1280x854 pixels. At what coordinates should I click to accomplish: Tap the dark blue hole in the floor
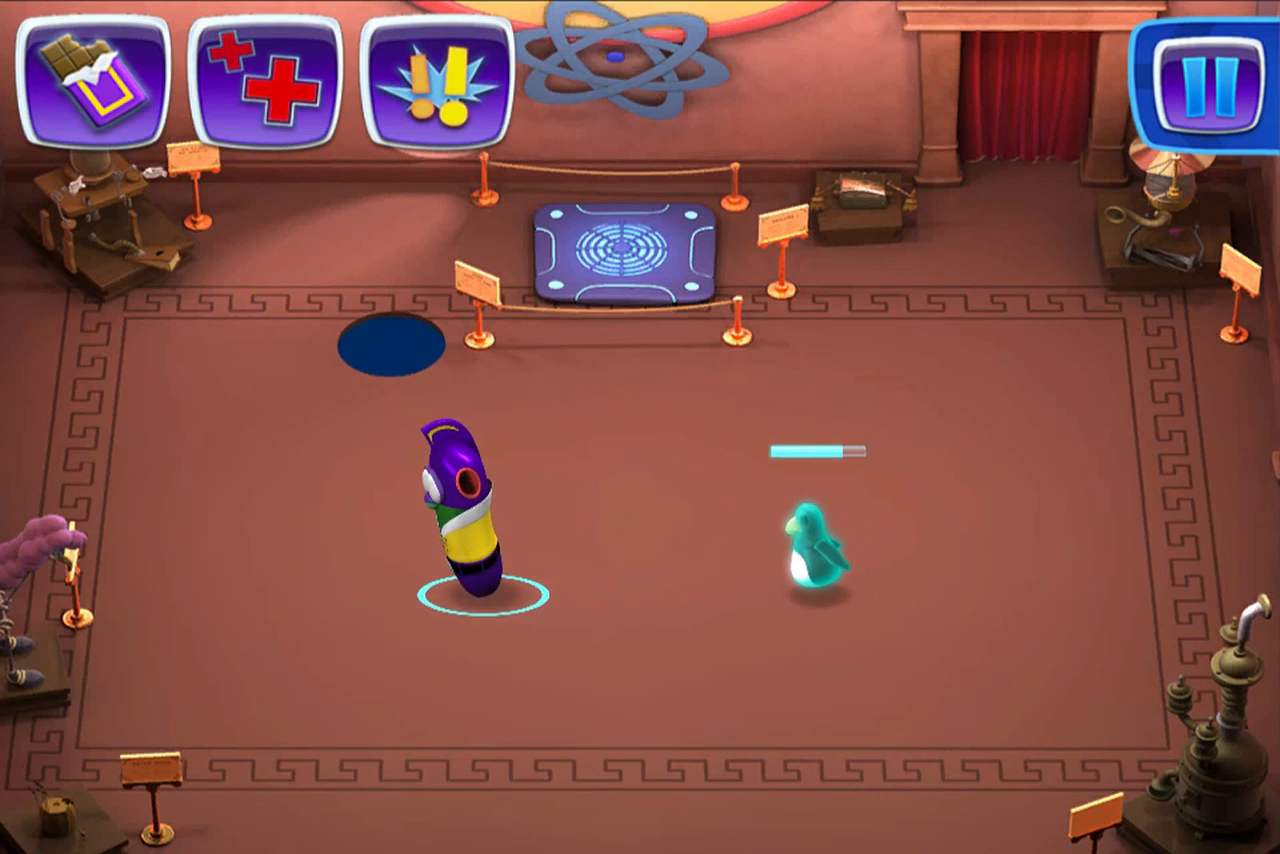(390, 342)
